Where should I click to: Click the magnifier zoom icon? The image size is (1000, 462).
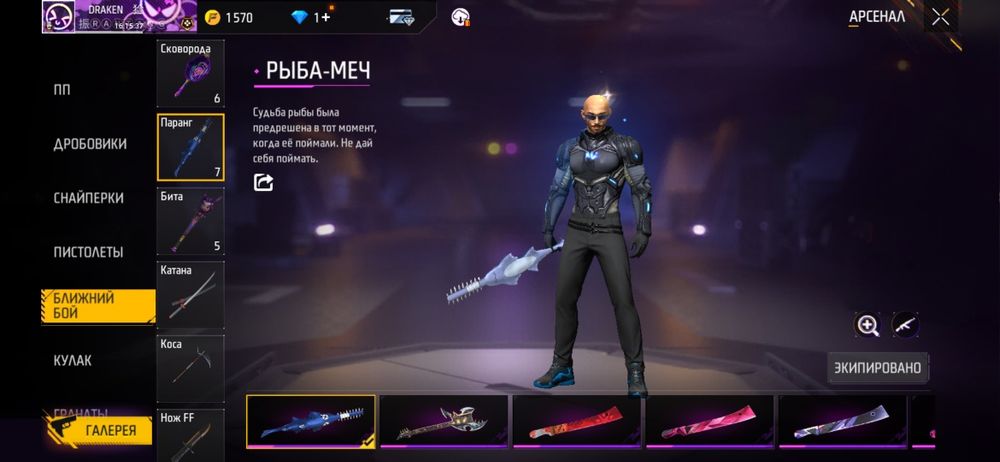[867, 324]
